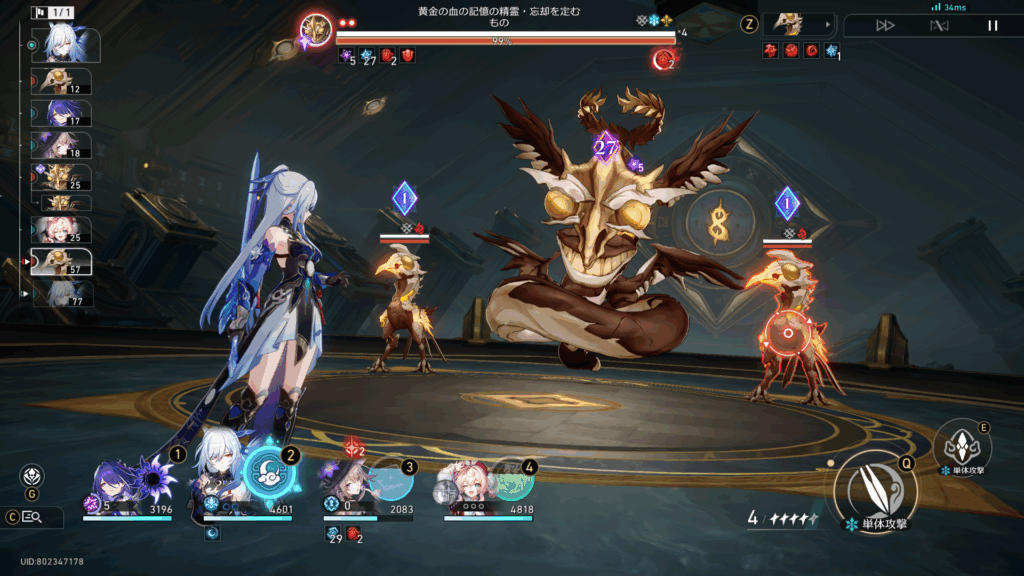Image resolution: width=1024 pixels, height=576 pixels.
Task: Click the flower emblem icon above G
Action: pos(31,476)
